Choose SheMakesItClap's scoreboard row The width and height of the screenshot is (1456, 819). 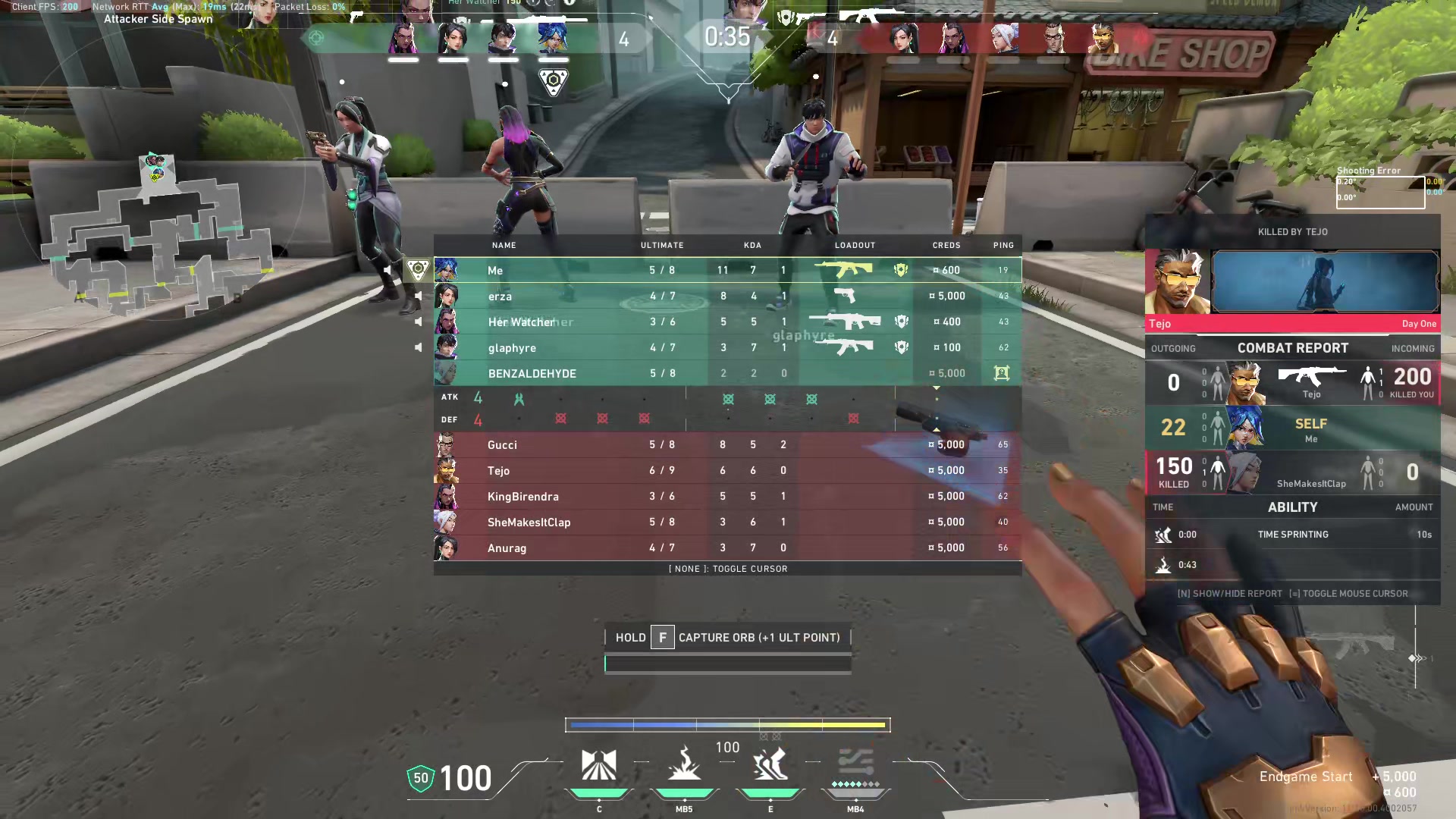point(728,522)
